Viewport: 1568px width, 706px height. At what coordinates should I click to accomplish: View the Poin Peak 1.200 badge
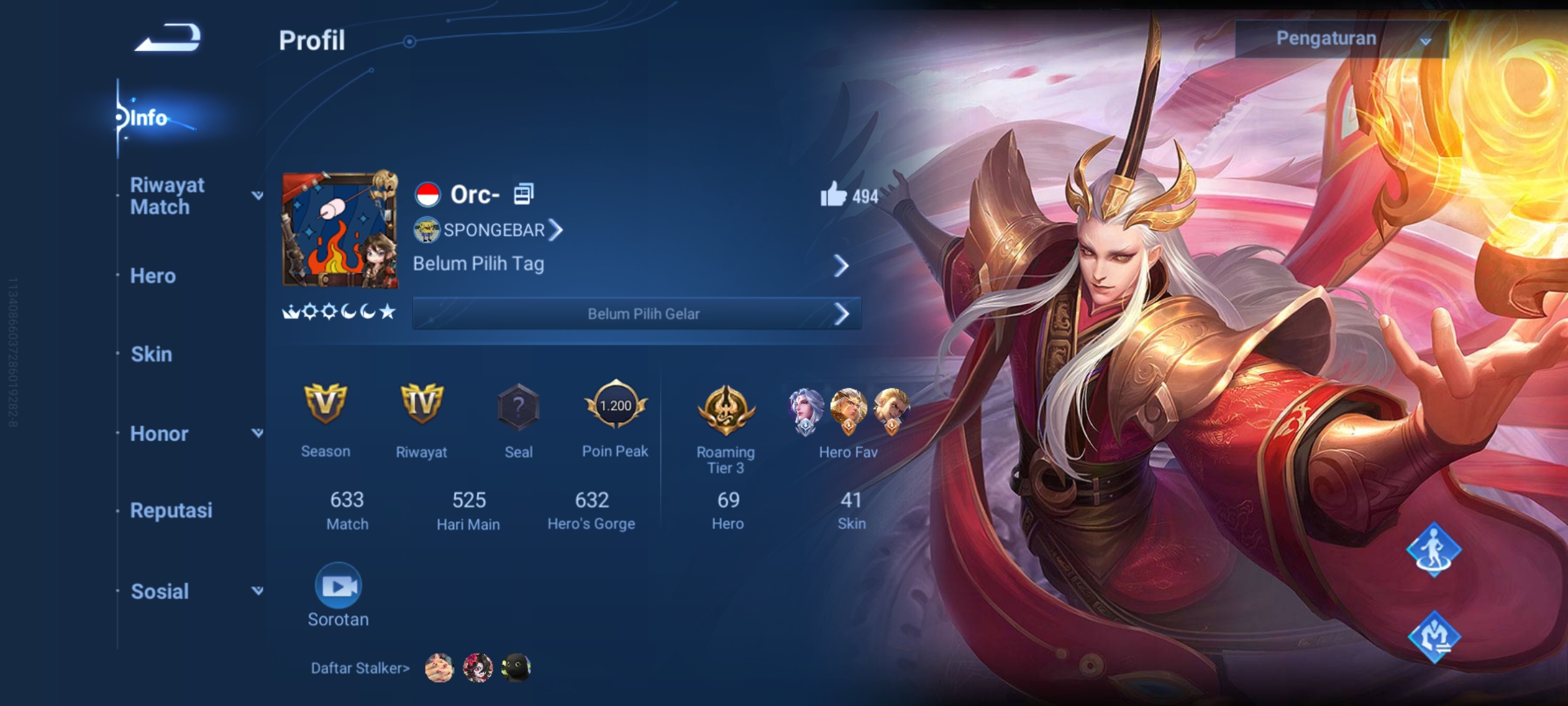click(615, 405)
